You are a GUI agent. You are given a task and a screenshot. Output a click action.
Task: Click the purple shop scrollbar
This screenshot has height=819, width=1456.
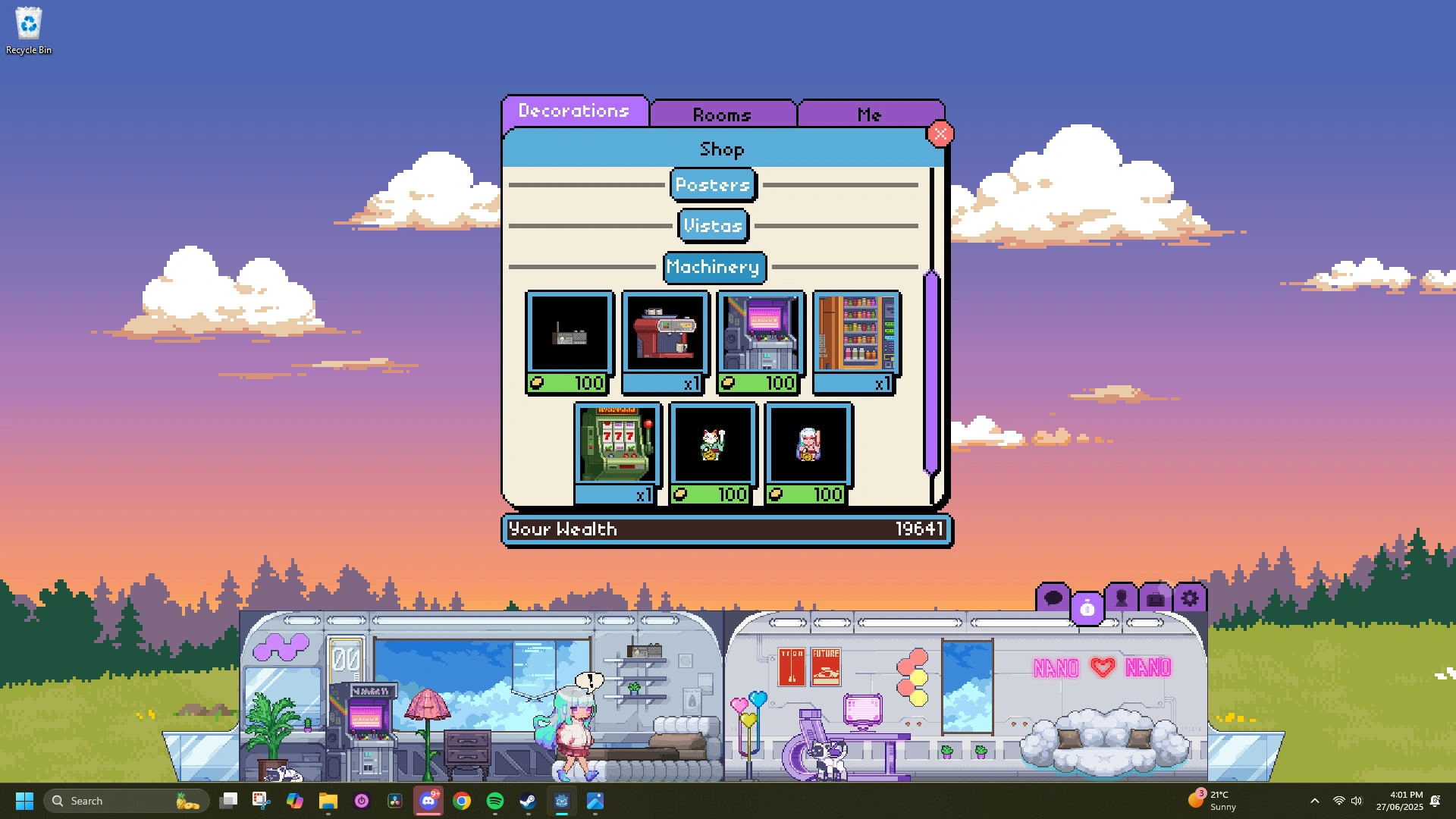(930, 372)
